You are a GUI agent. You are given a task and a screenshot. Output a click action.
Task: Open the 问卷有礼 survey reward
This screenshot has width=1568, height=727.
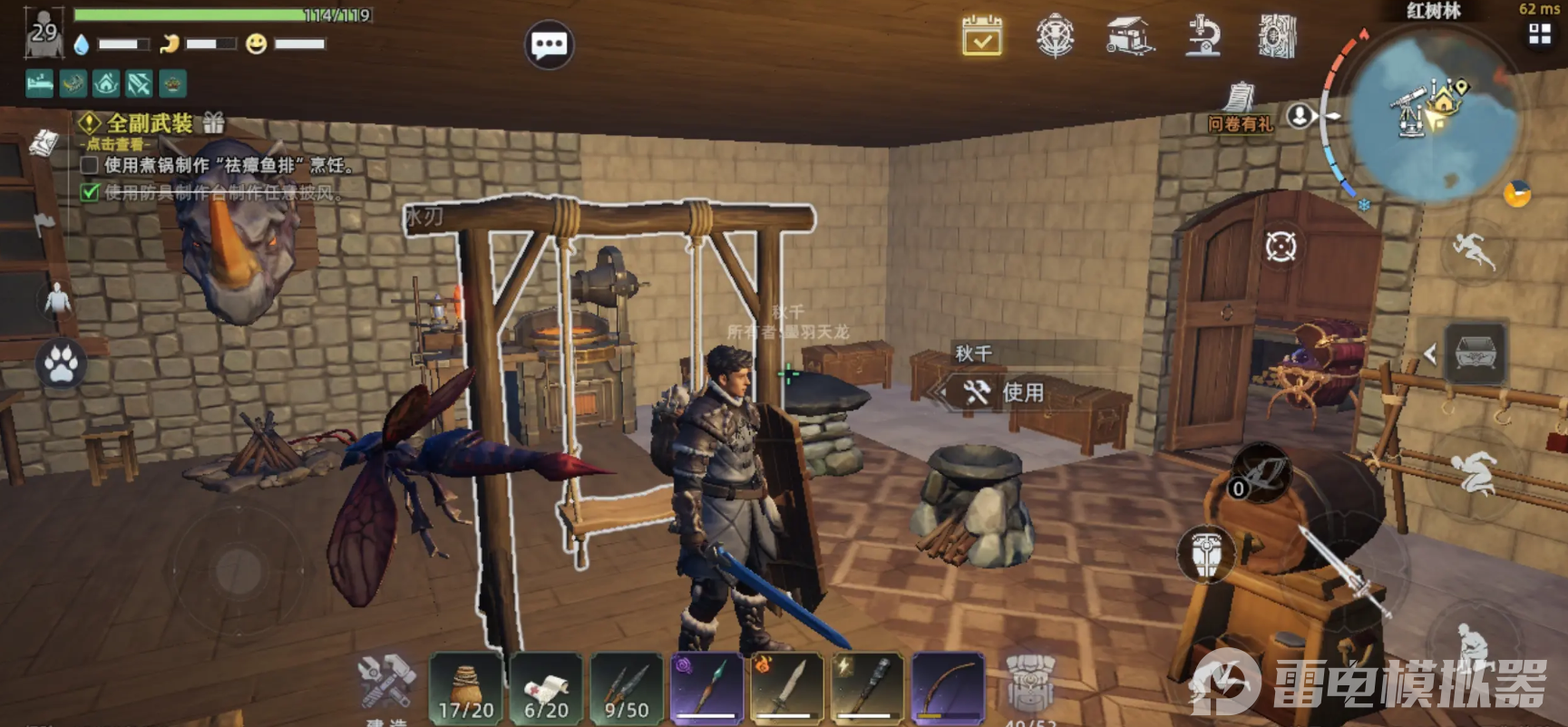coord(1240,108)
